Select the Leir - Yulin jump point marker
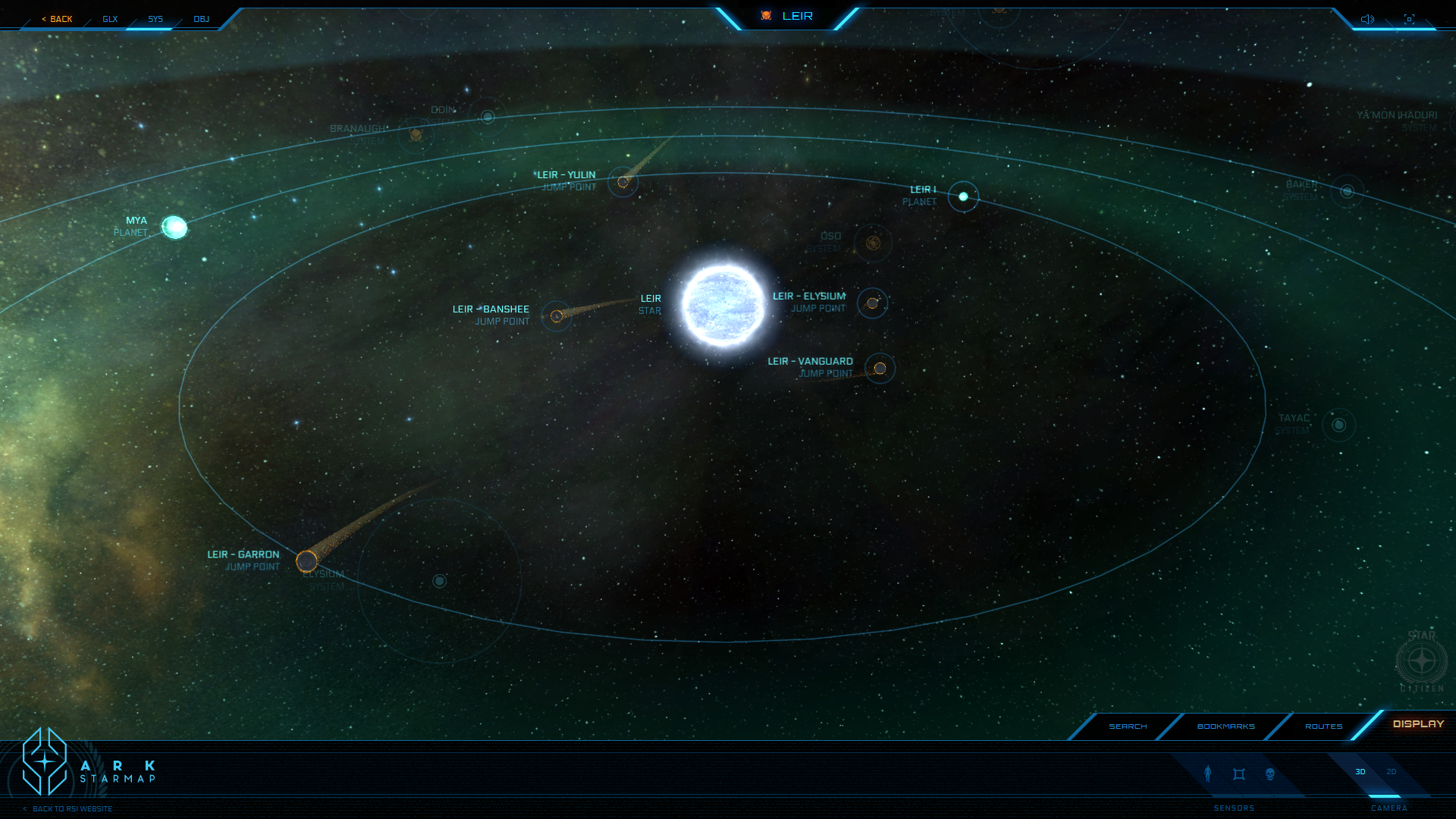 coord(623,182)
